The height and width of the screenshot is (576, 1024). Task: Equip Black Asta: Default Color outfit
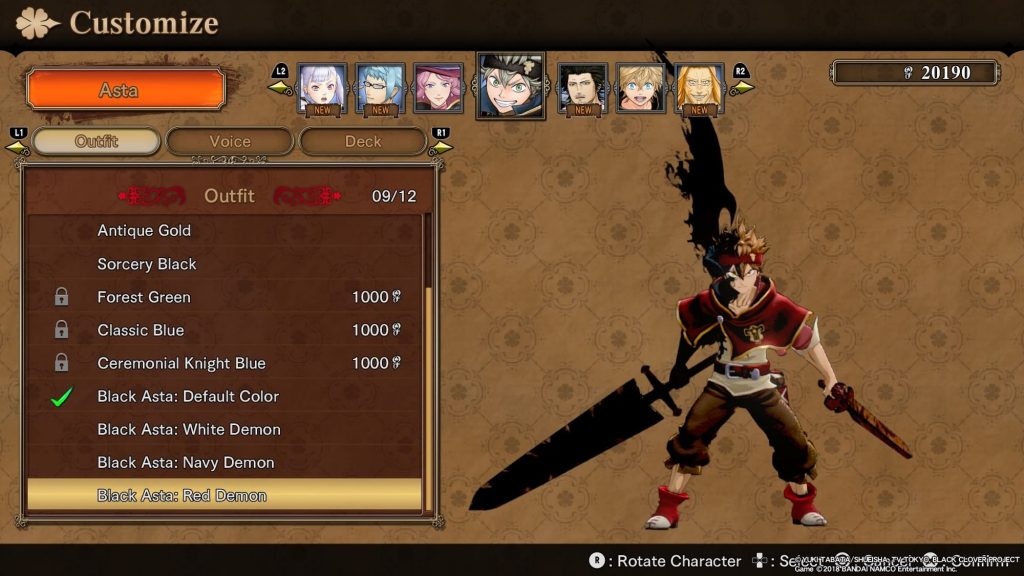click(x=188, y=396)
